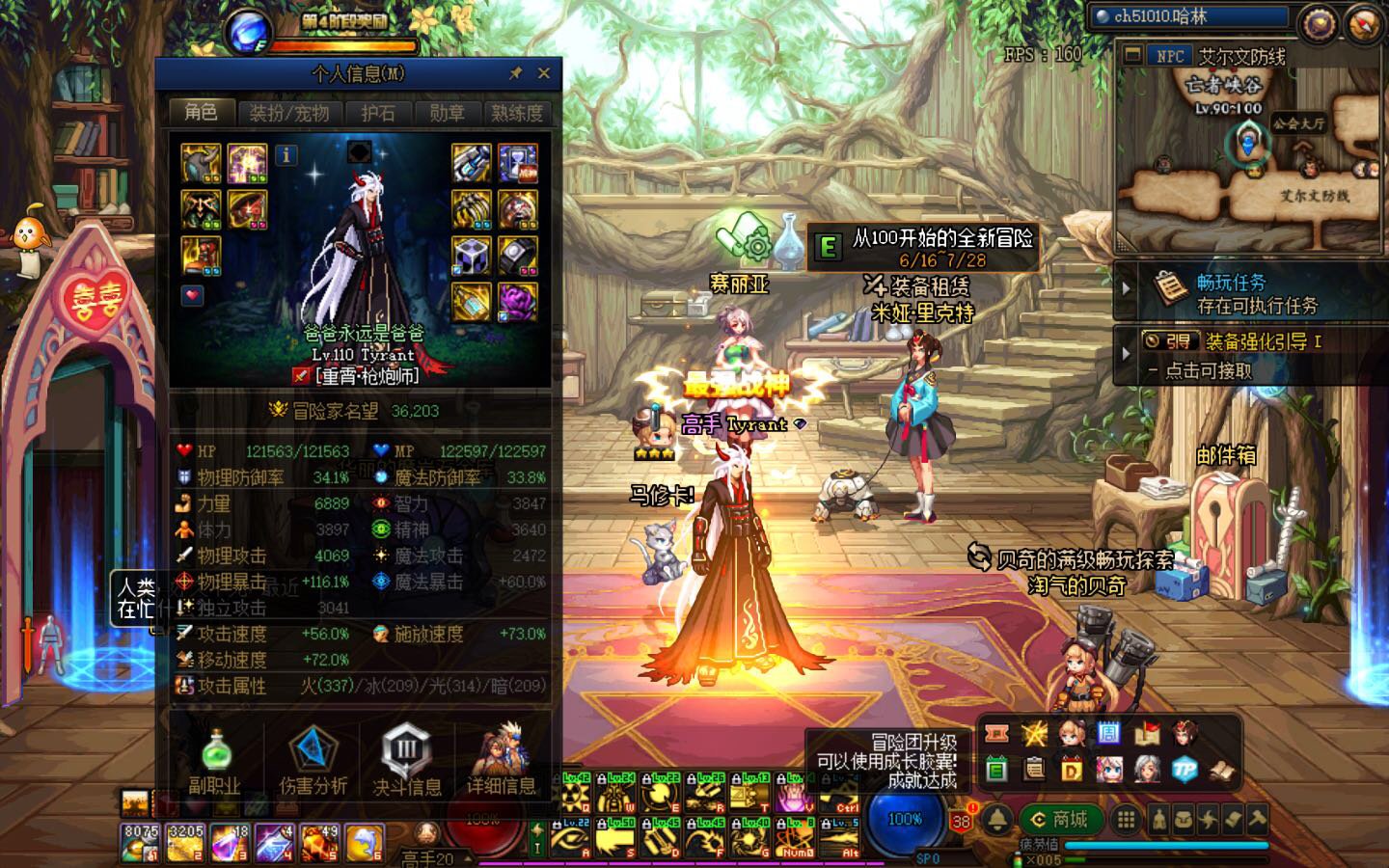Open the 周 weekly calendar icon
Image resolution: width=1389 pixels, height=868 pixels.
1108,734
